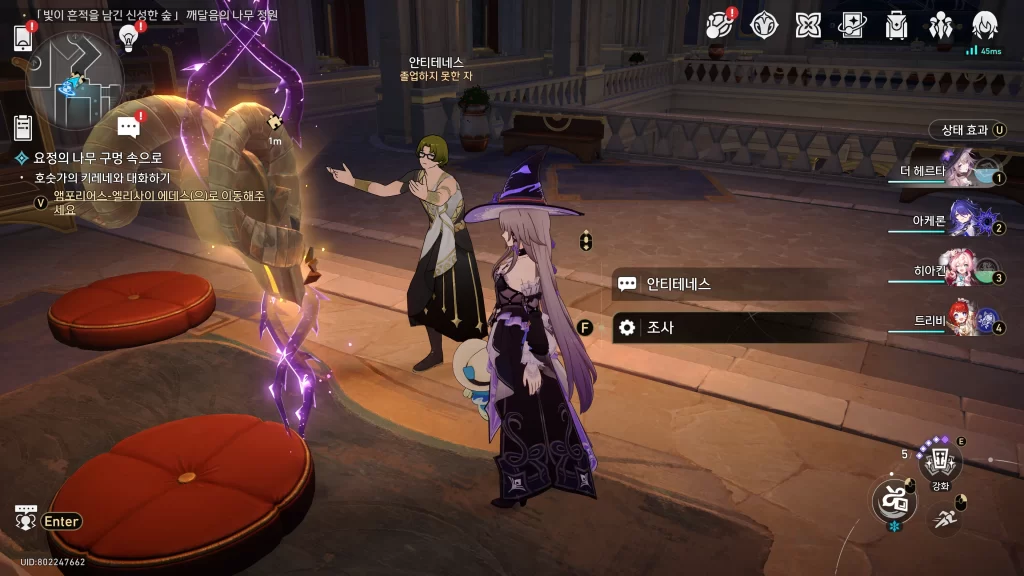Open the team lineup icon
Screen dimensions: 1024x576
coord(941,25)
